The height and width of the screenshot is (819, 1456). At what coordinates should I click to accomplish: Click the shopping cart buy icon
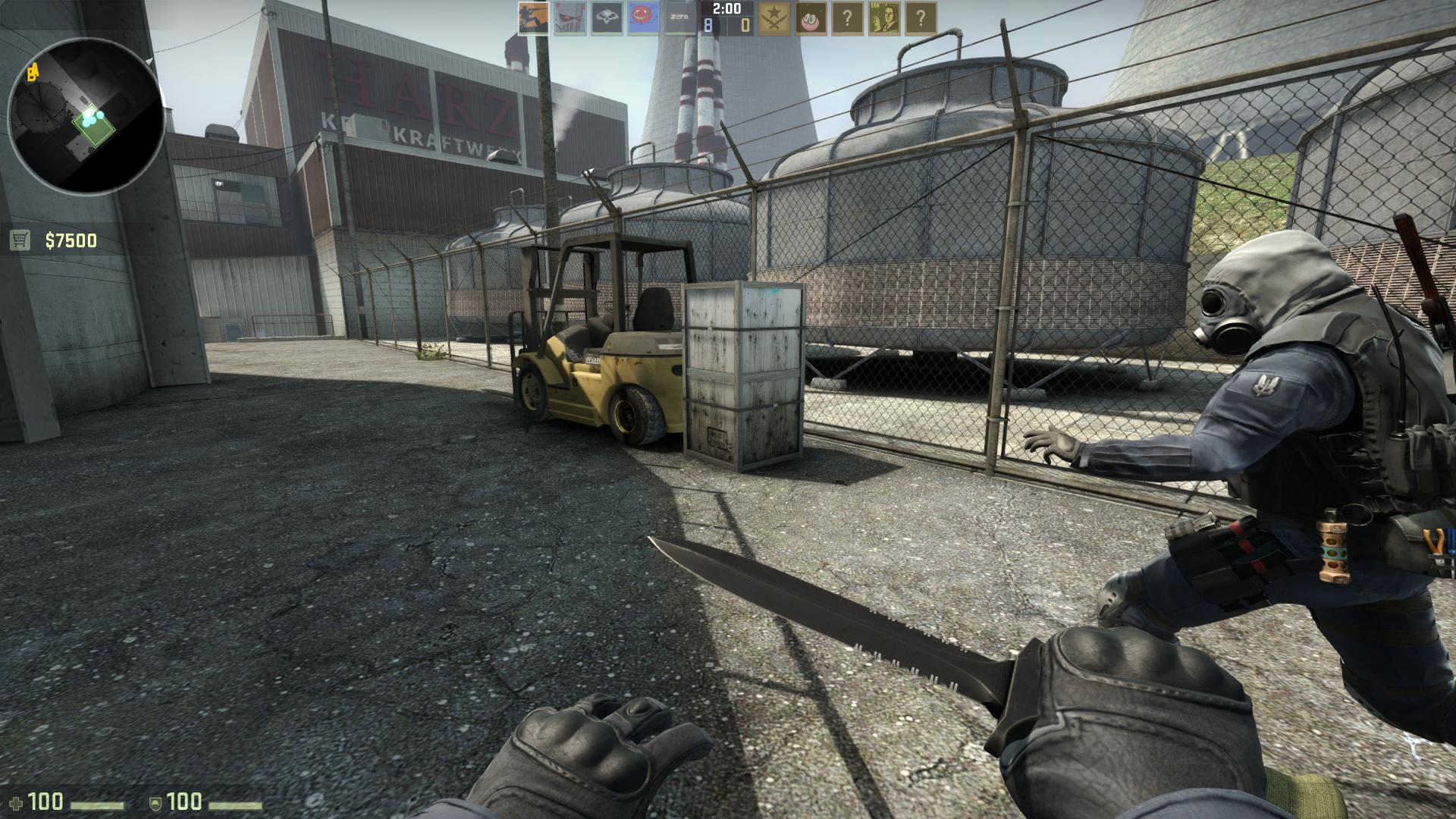pyautogui.click(x=20, y=239)
